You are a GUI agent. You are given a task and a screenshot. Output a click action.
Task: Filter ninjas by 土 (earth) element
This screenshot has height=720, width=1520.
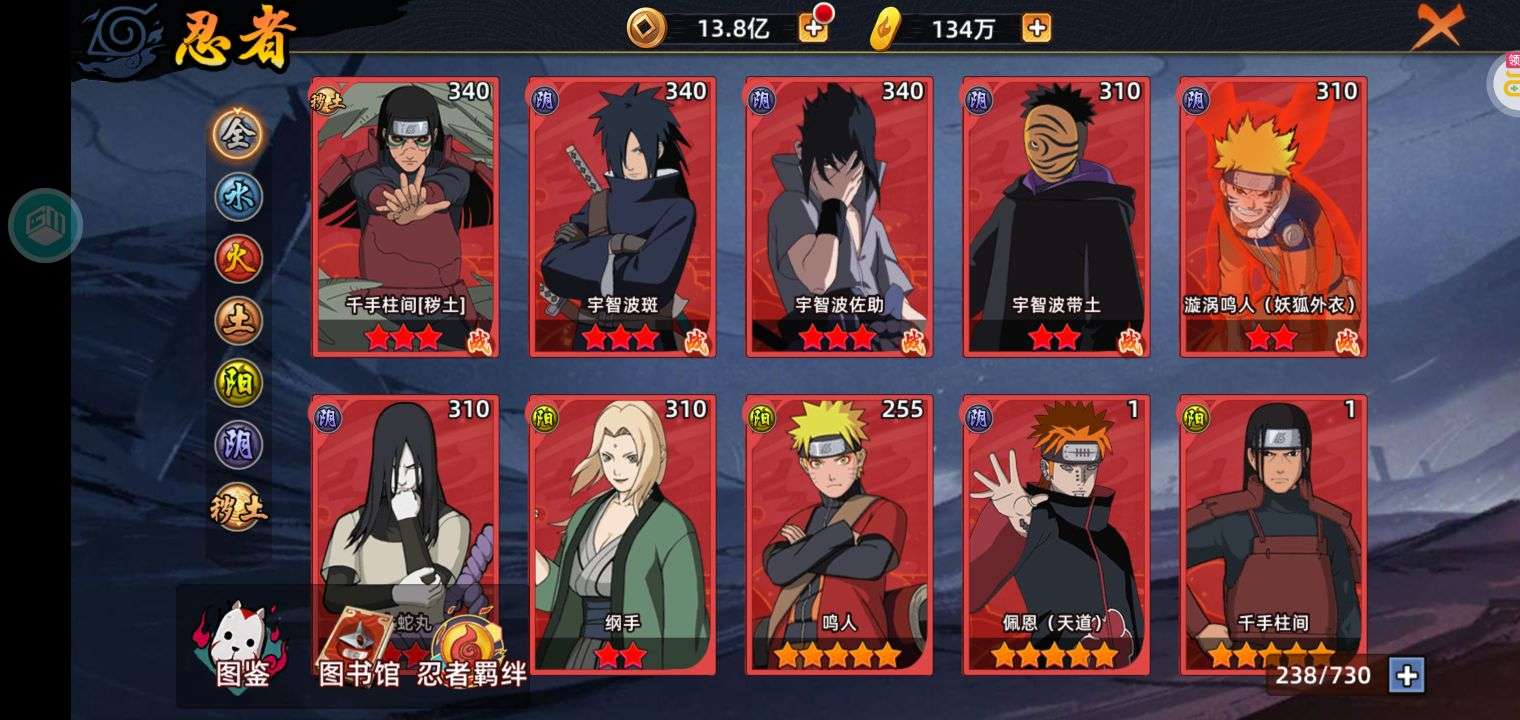coord(238,320)
